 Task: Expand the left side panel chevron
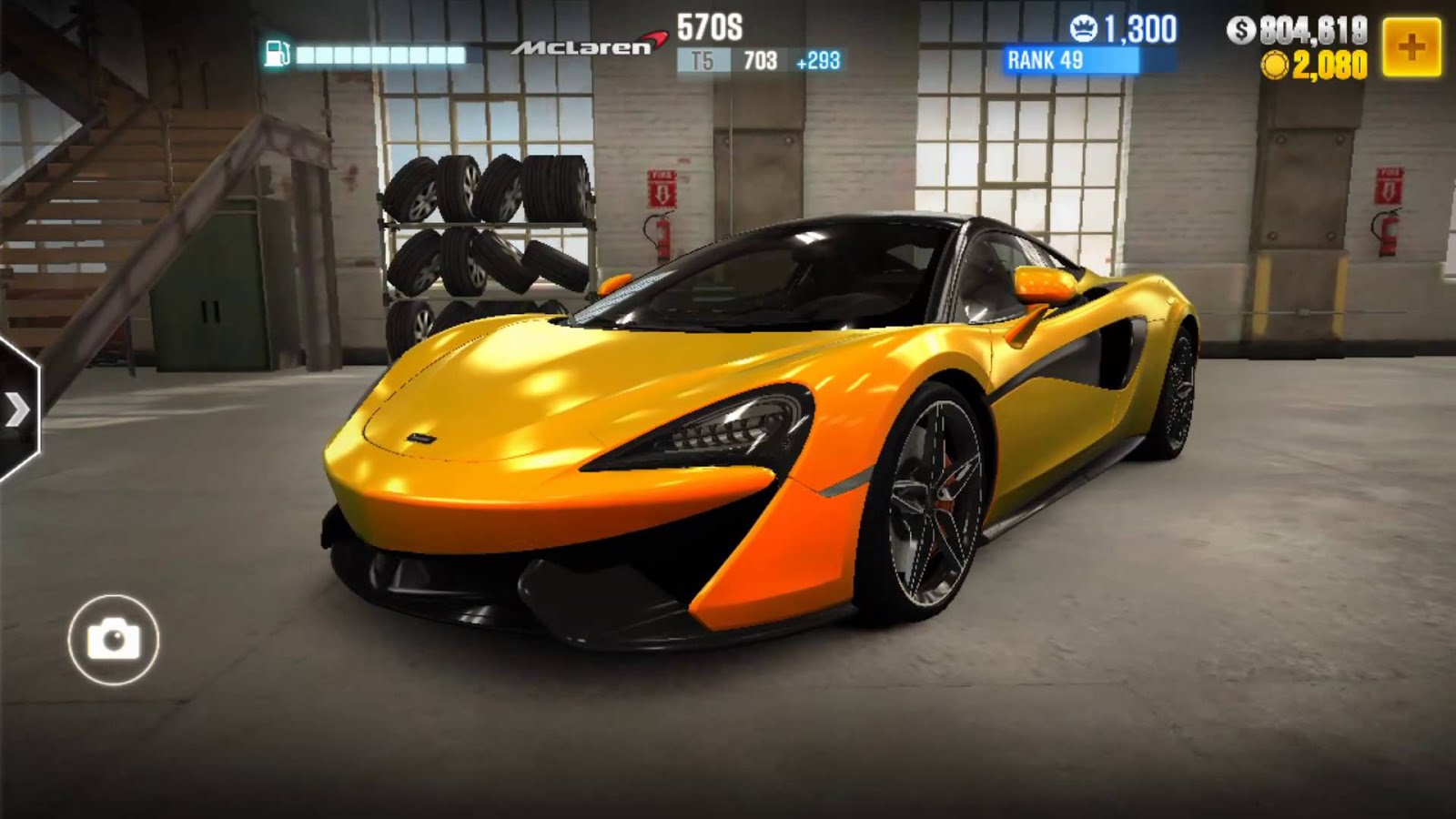click(18, 410)
